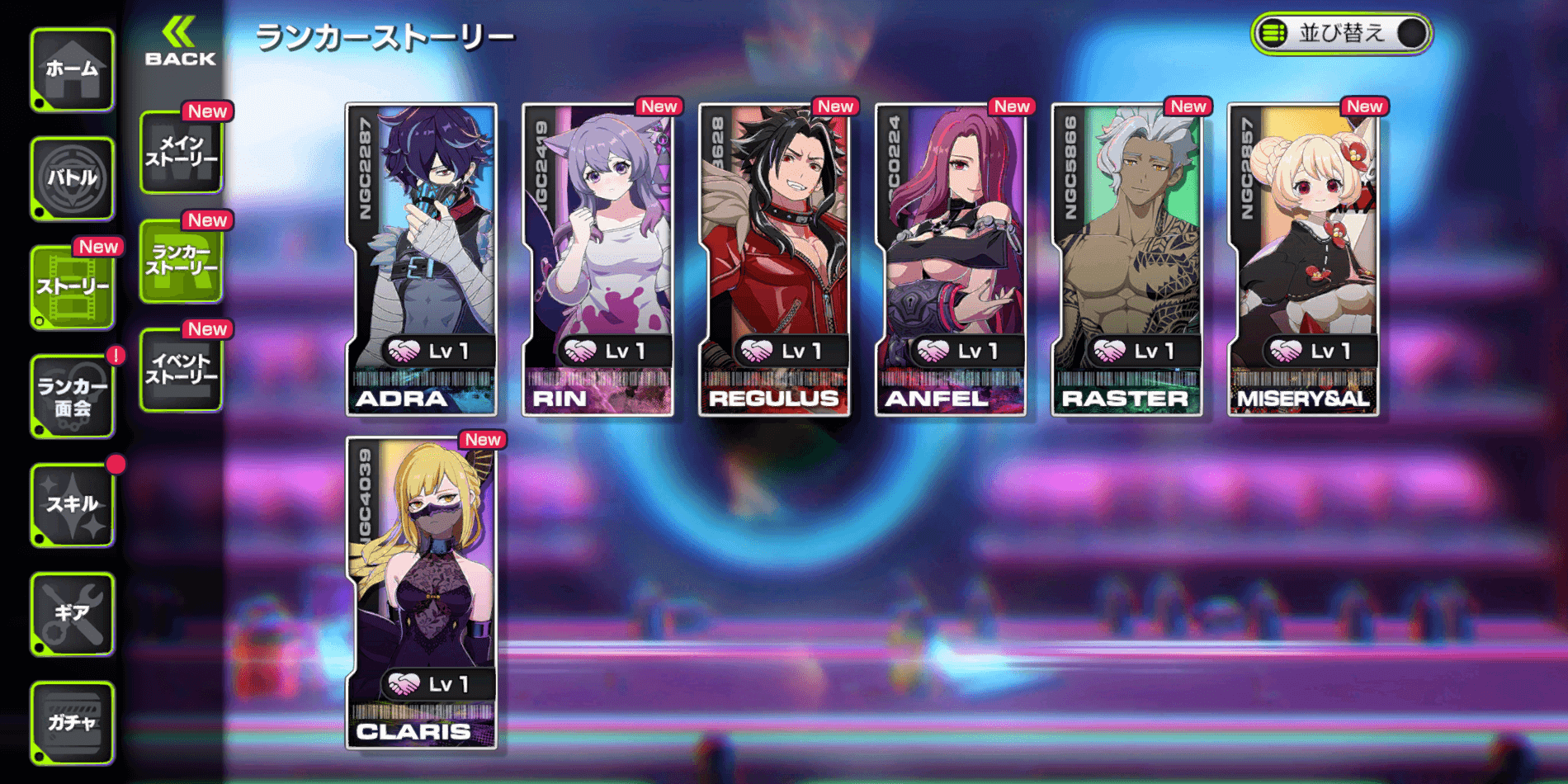Viewport: 1568px width, 784px height.
Task: Select the CLARIS character card
Action: click(422, 593)
